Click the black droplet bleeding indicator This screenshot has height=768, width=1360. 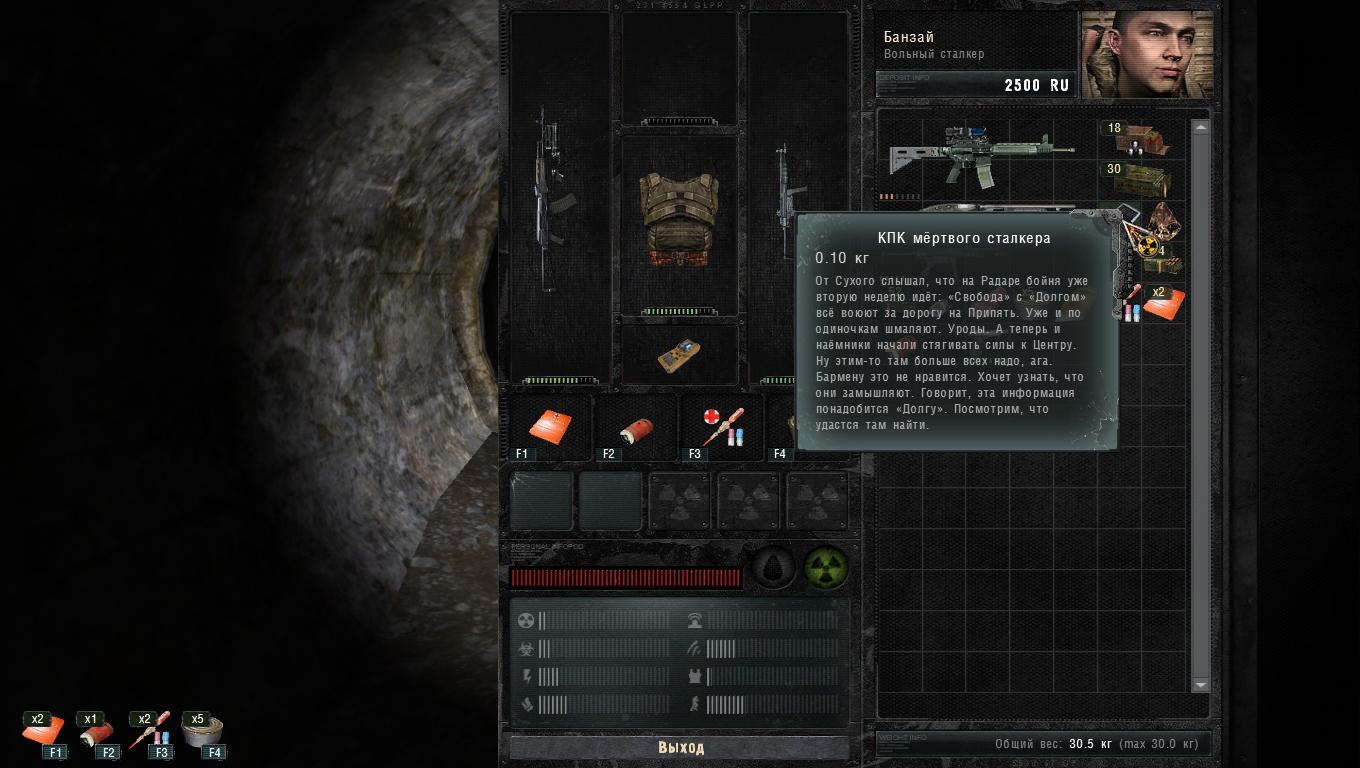coord(773,566)
